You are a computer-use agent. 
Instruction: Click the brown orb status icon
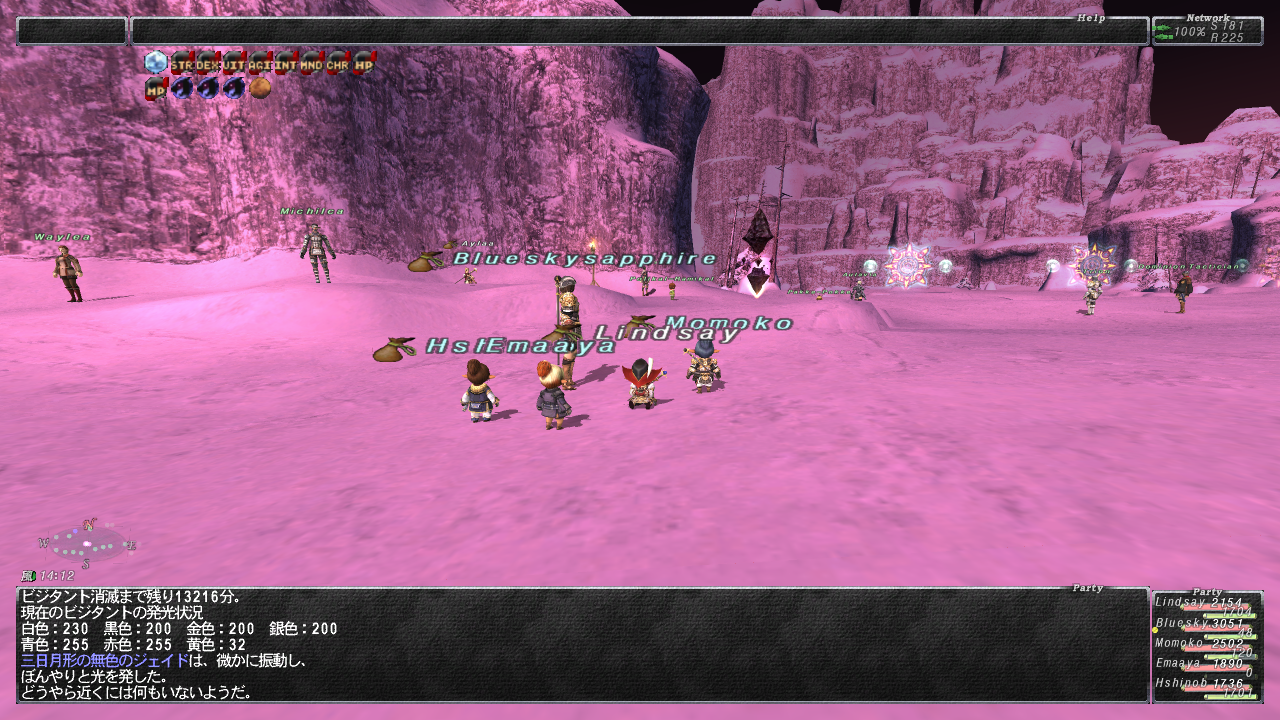(260, 89)
